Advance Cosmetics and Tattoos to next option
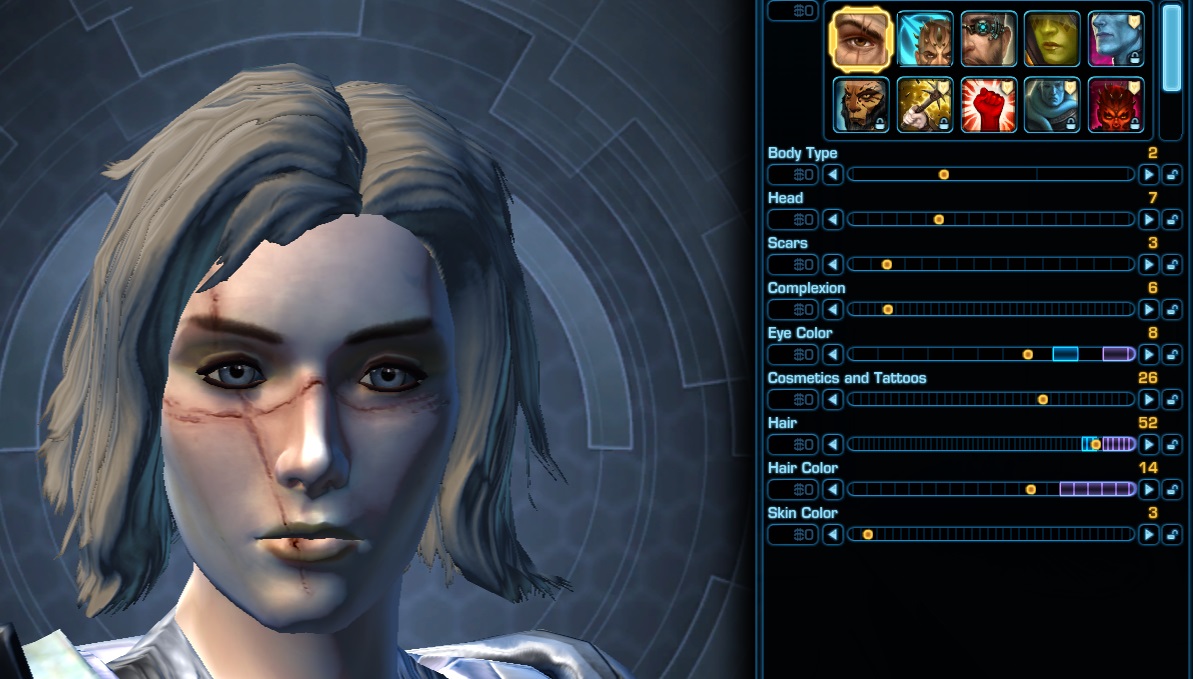1193x679 pixels. pyautogui.click(x=1148, y=399)
